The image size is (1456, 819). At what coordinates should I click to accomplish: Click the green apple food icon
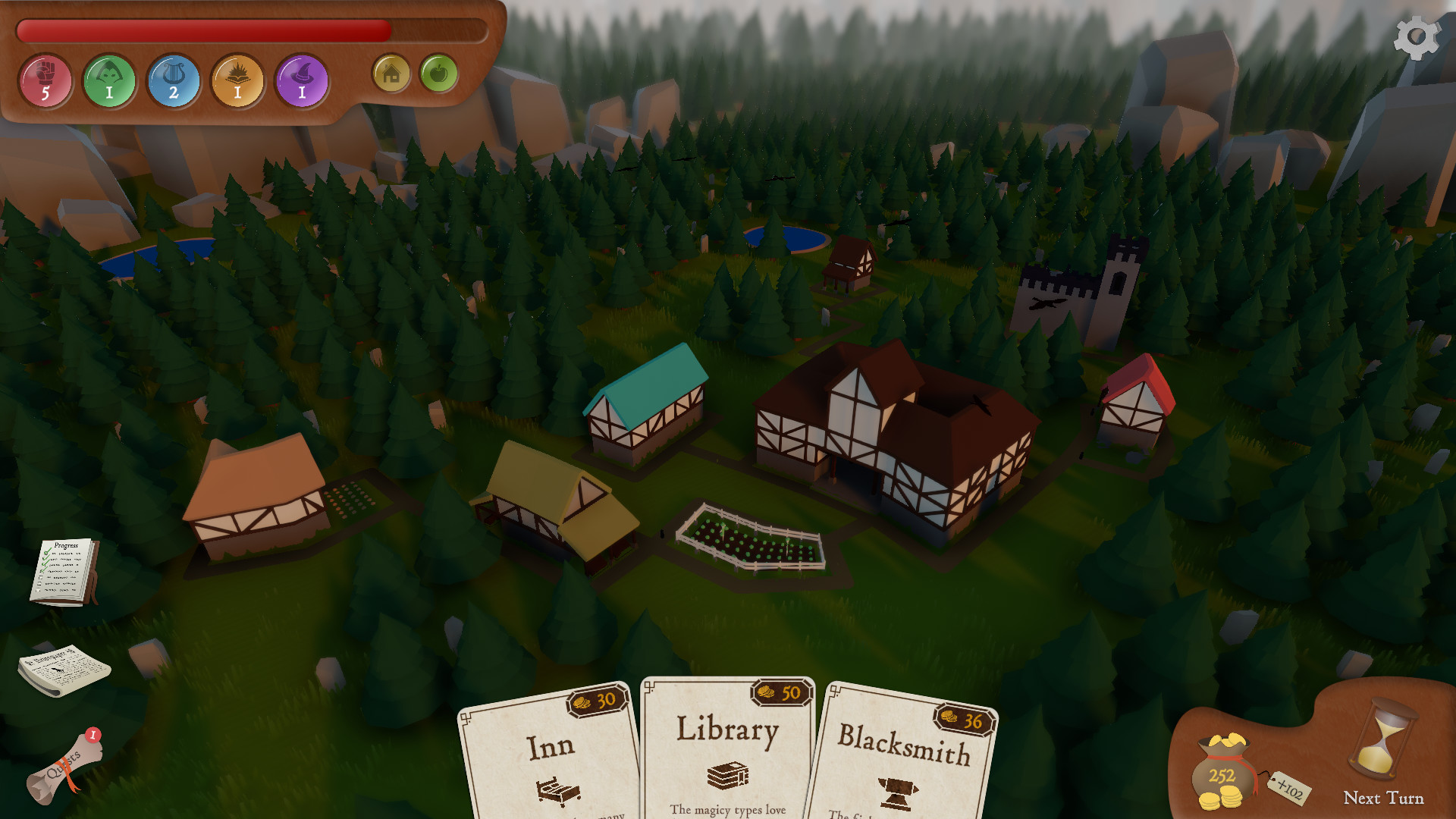(438, 74)
